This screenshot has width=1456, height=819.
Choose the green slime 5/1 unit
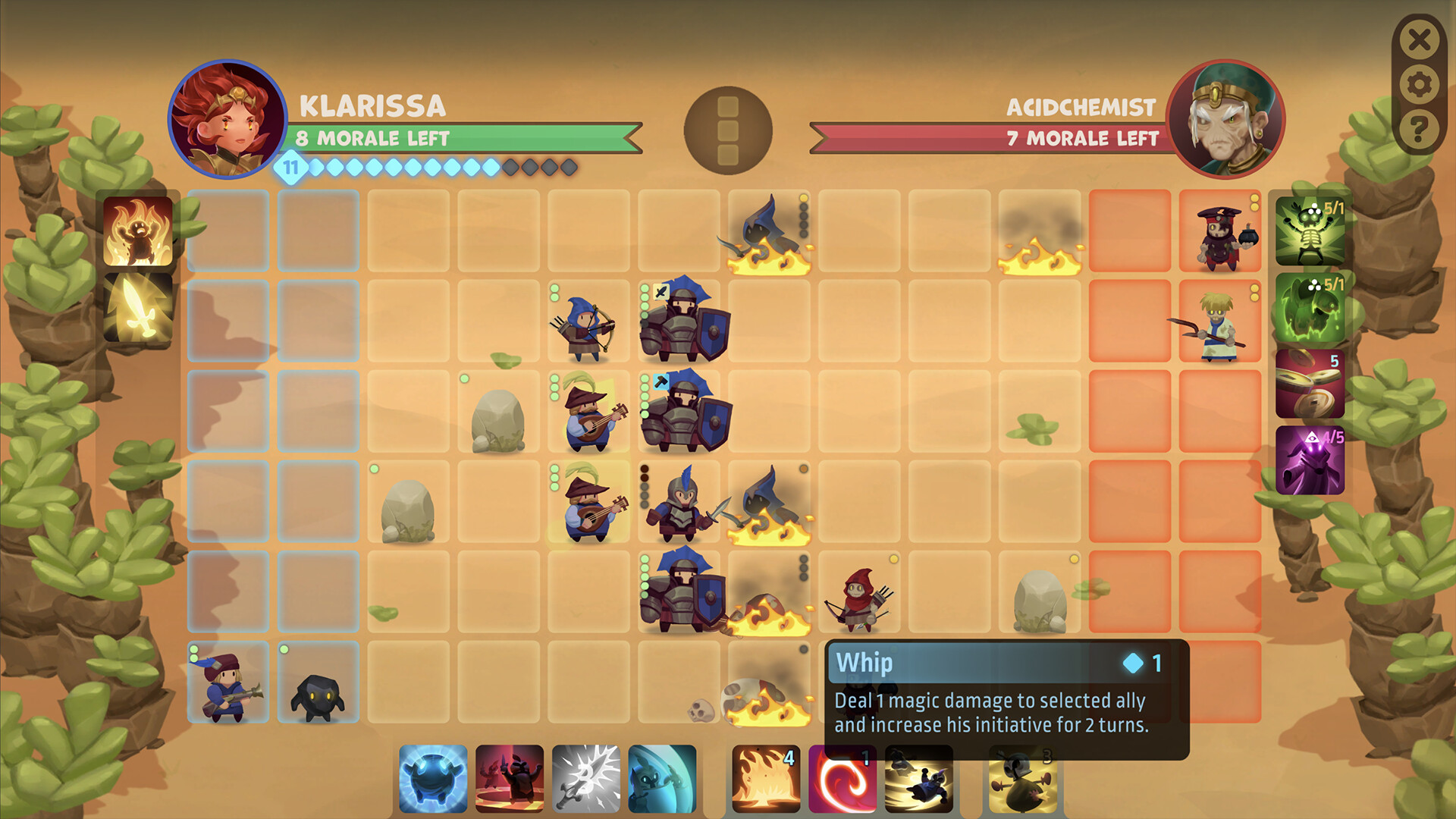tap(1310, 307)
